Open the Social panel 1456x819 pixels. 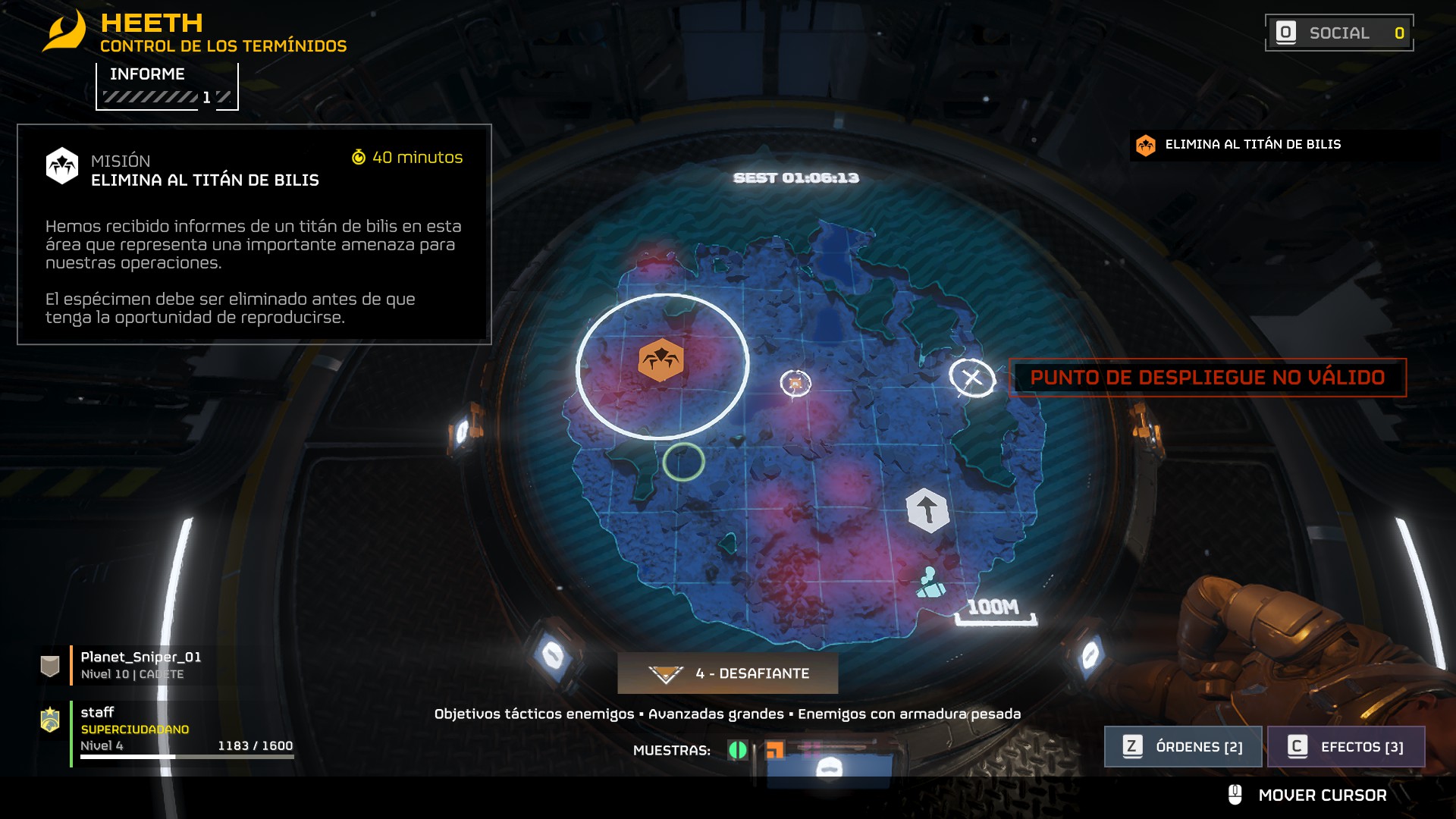(x=1338, y=33)
